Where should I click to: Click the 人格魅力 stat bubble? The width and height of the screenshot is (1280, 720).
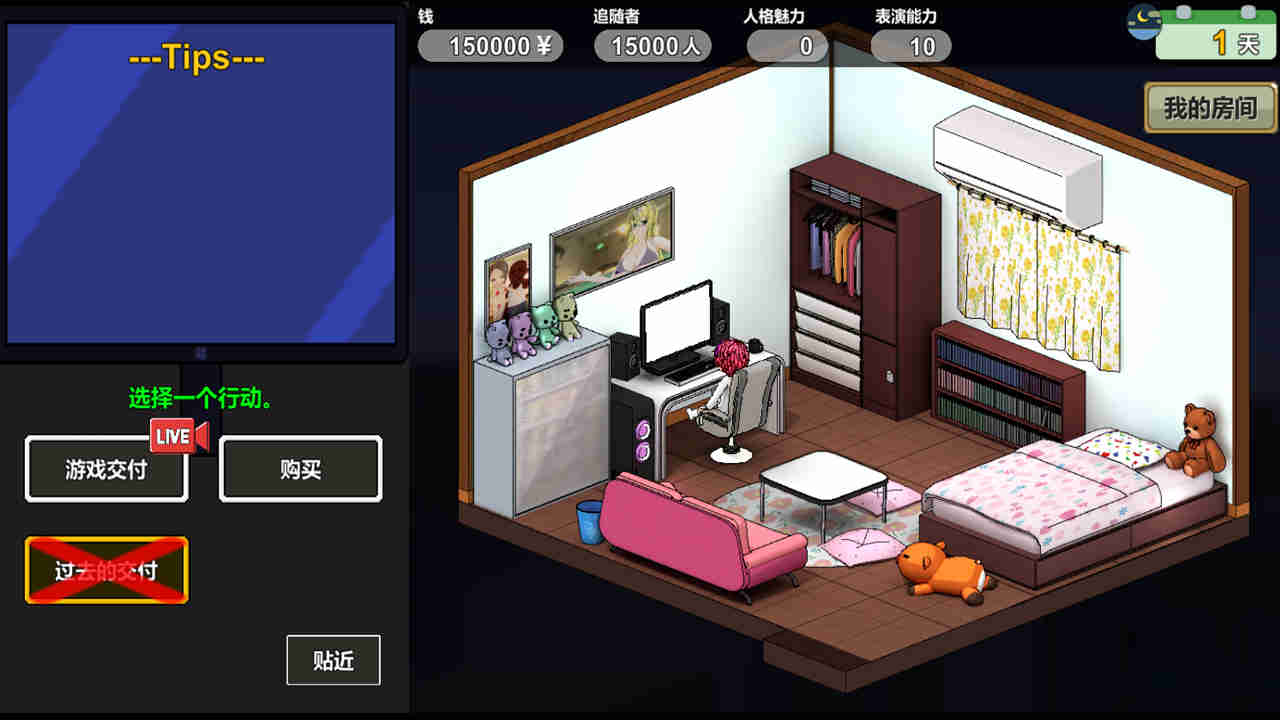tap(786, 46)
